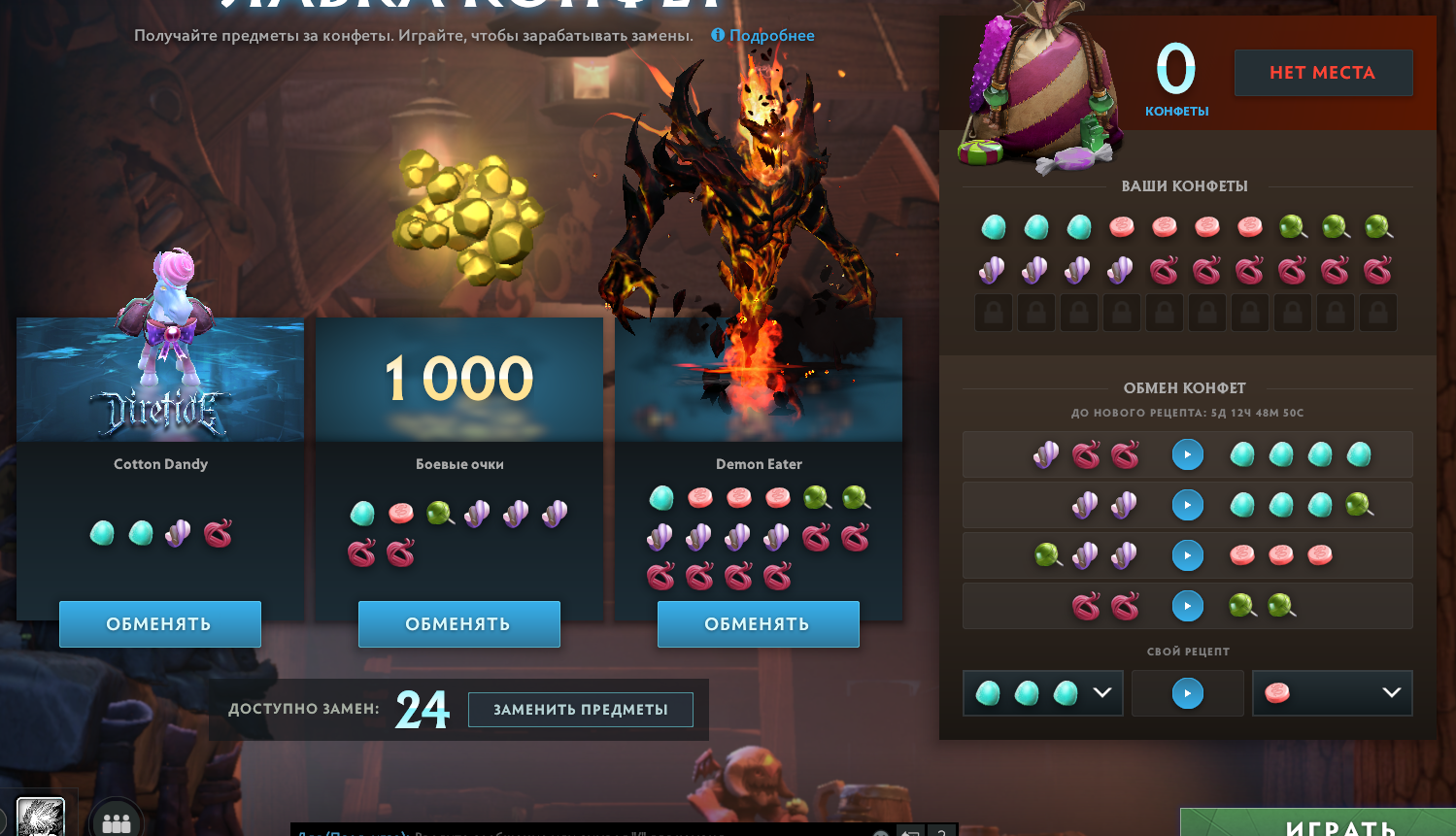Viewport: 1456px width, 836px height.
Task: Exchange candies for Cotton Dandy
Action: point(160,624)
